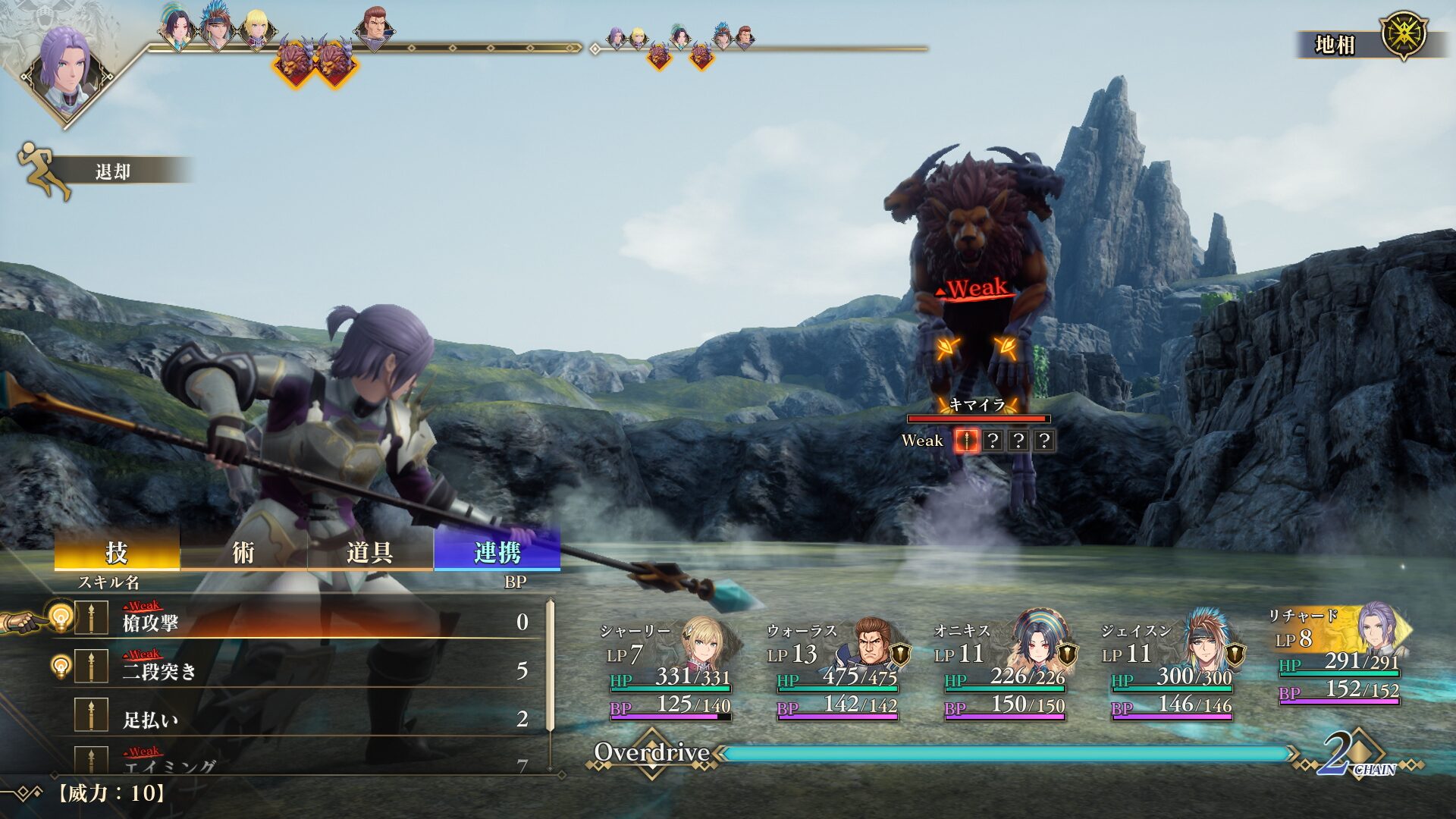Click the skill list scrollbar
This screenshot has width=1456, height=819.
551,682
